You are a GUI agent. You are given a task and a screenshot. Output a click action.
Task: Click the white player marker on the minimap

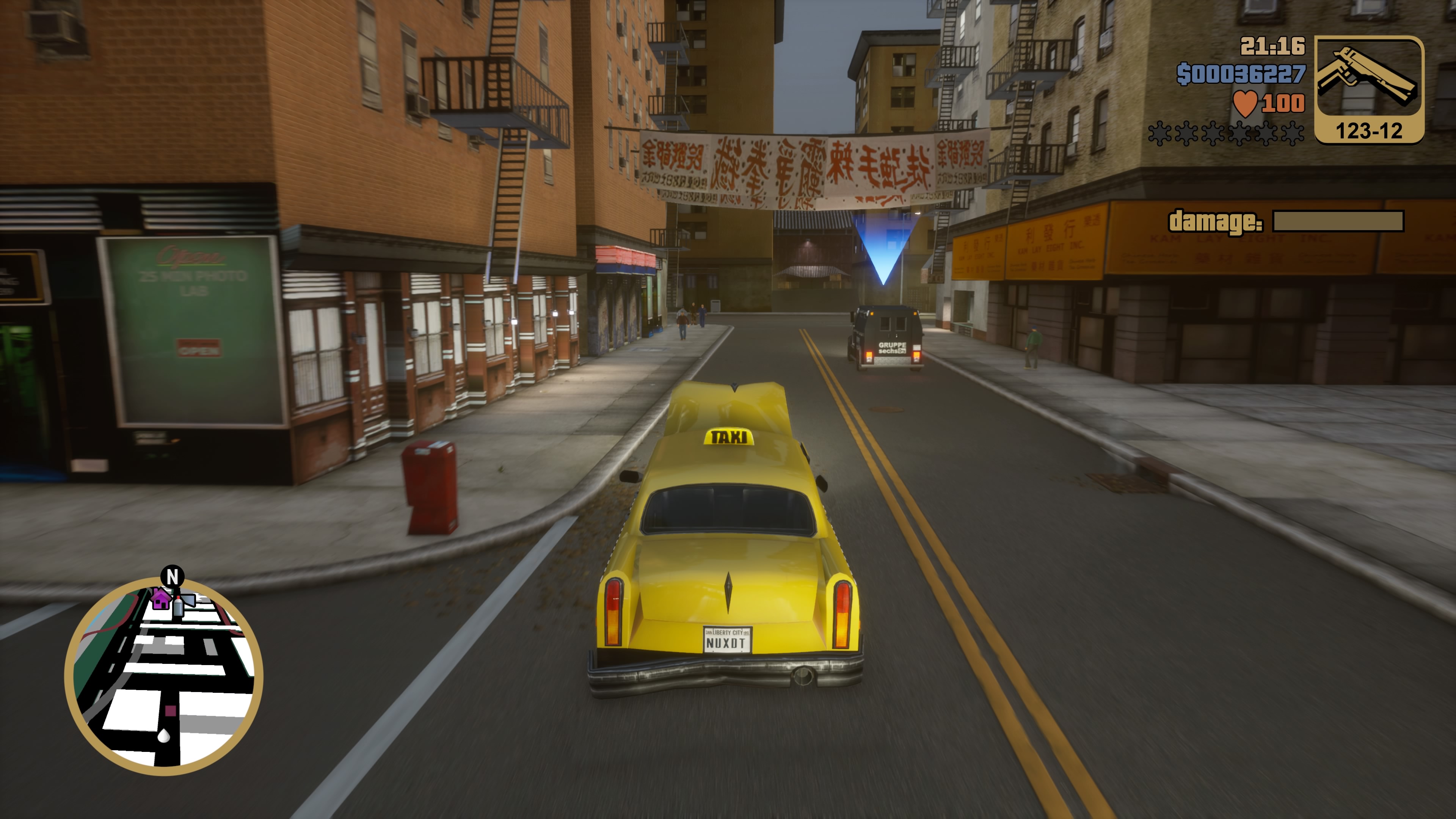pos(164,736)
